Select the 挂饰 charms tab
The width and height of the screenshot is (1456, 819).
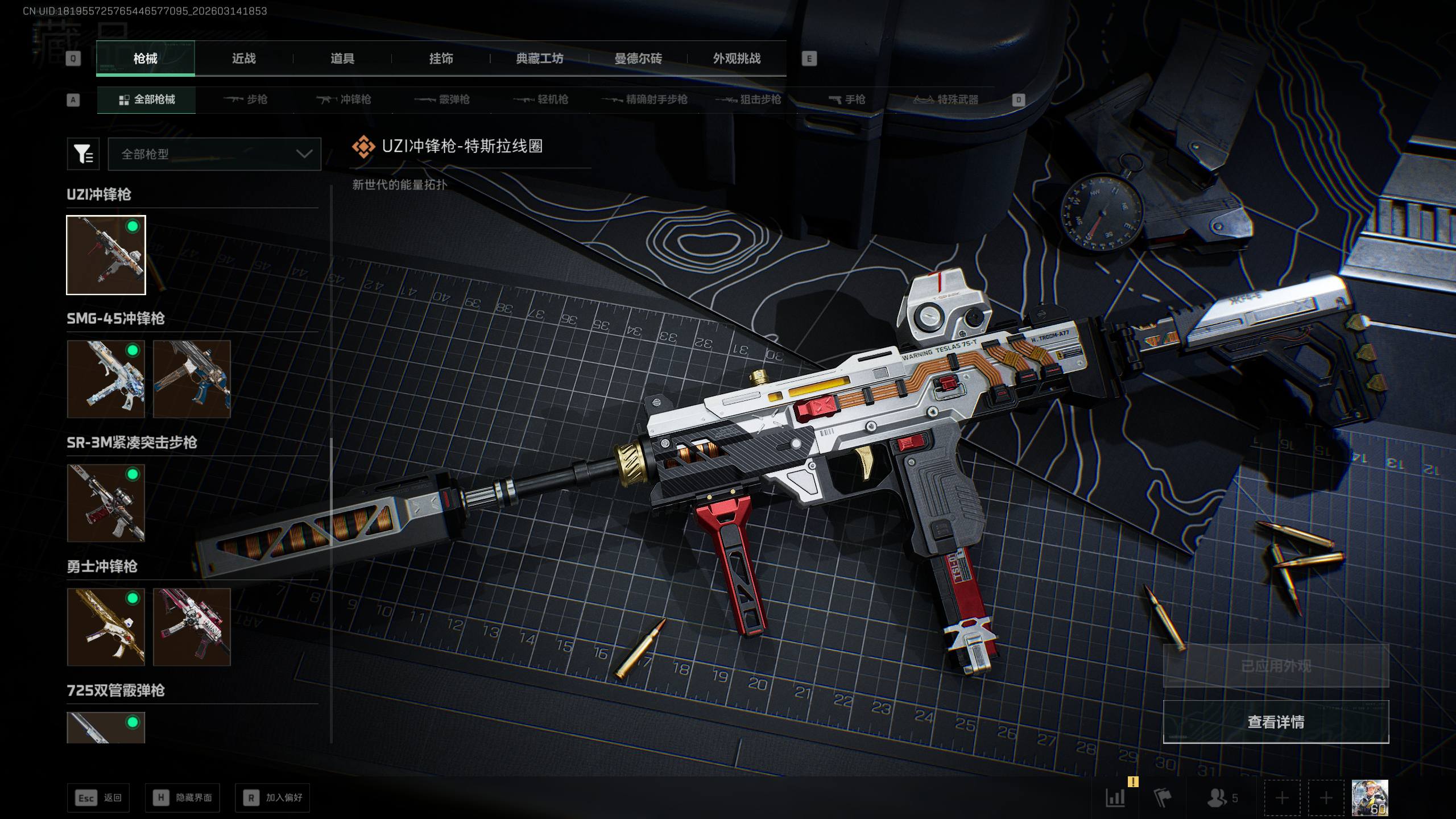pyautogui.click(x=441, y=59)
